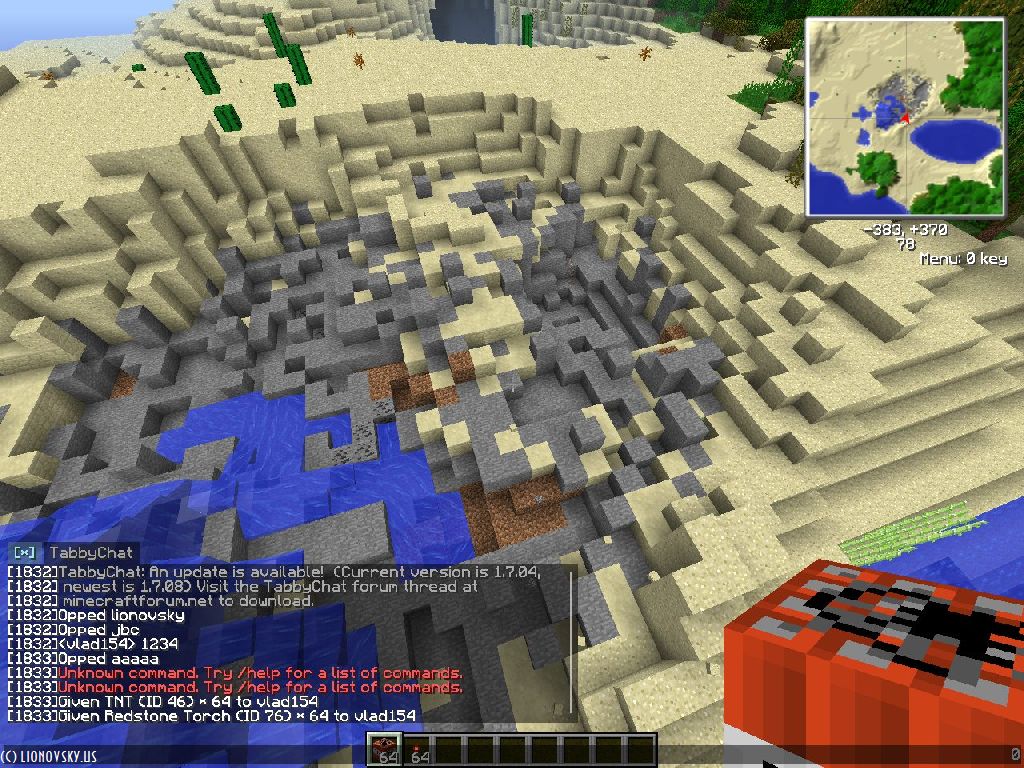Viewport: 1024px width, 768px height.
Task: Click the minimap in the corner
Action: coord(905,118)
